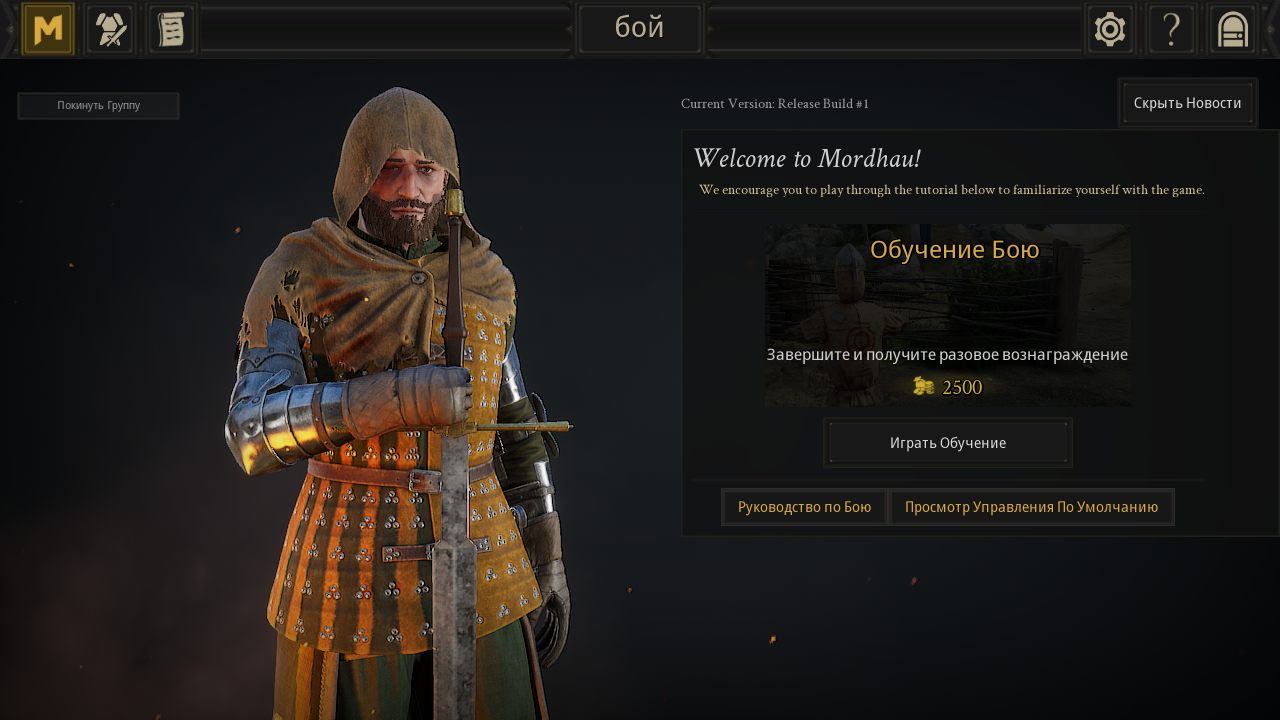Start the tutorial with Играть Обучение

(947, 441)
